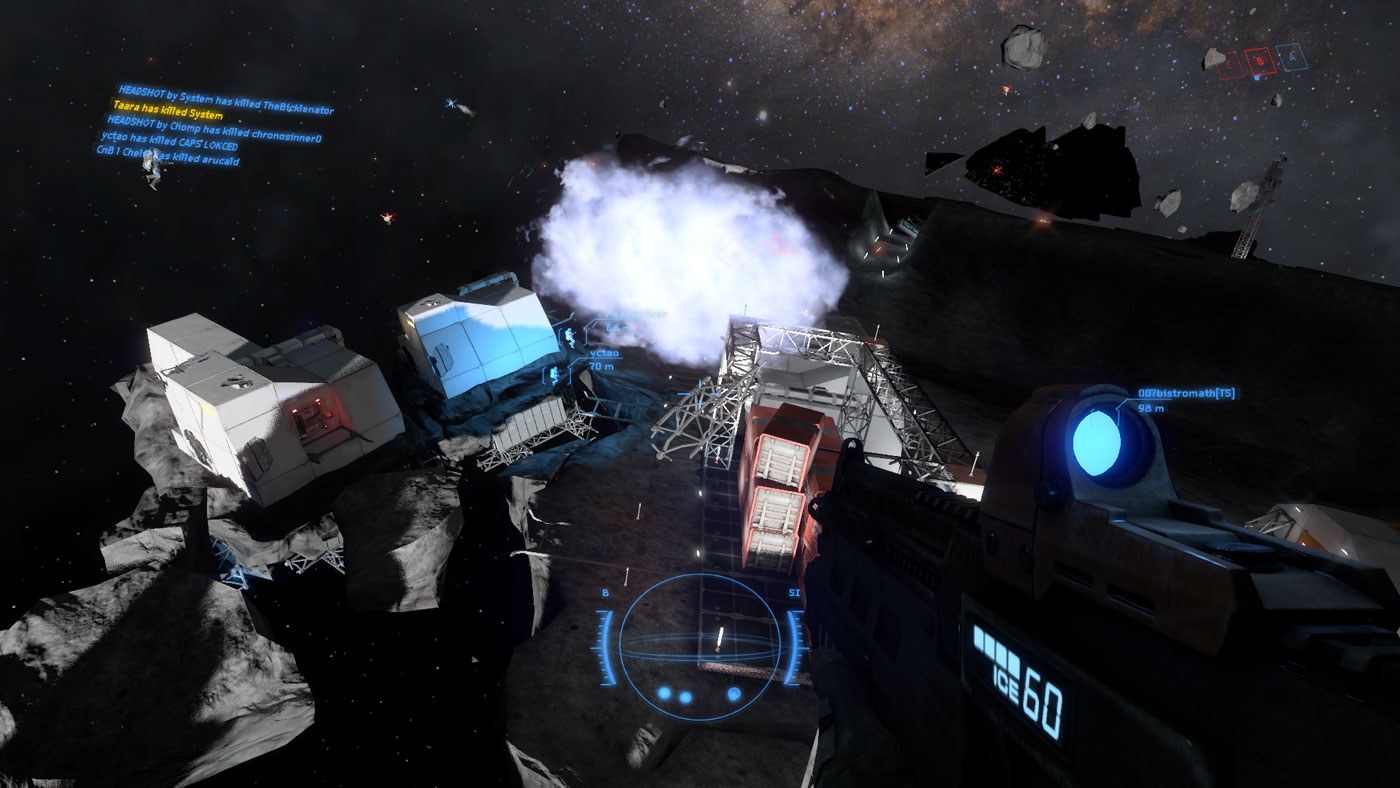
Task: Select the 007bistromath[TS] player marker
Action: pyautogui.click(x=1185, y=394)
